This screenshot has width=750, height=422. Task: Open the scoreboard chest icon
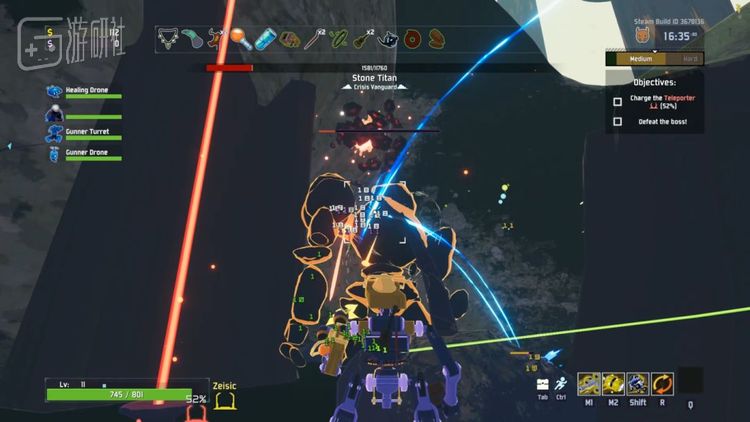pyautogui.click(x=542, y=383)
